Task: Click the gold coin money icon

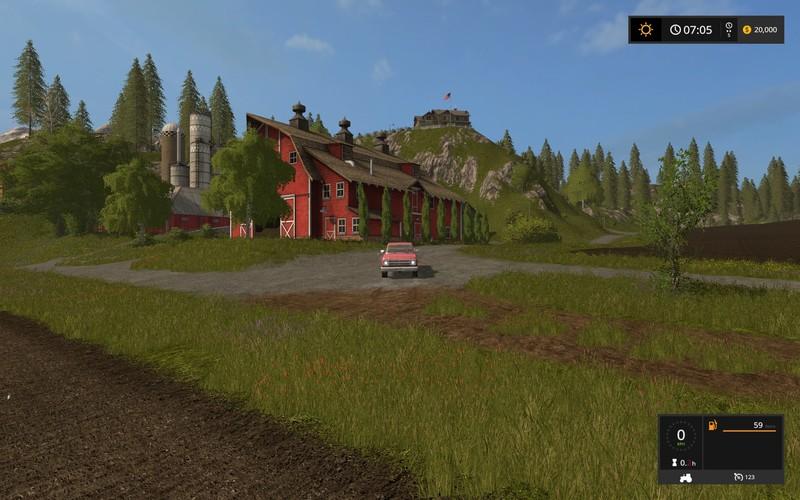Action: (746, 30)
